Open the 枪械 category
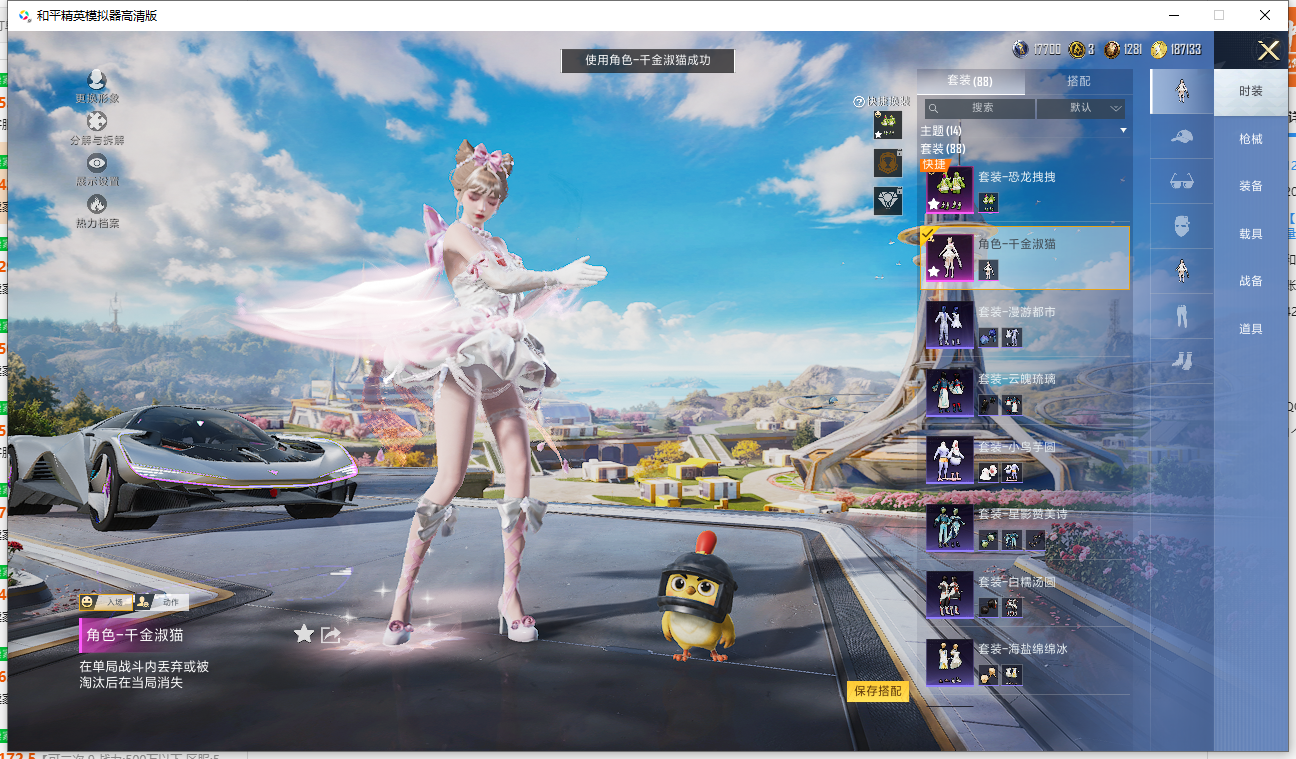 (x=1250, y=139)
